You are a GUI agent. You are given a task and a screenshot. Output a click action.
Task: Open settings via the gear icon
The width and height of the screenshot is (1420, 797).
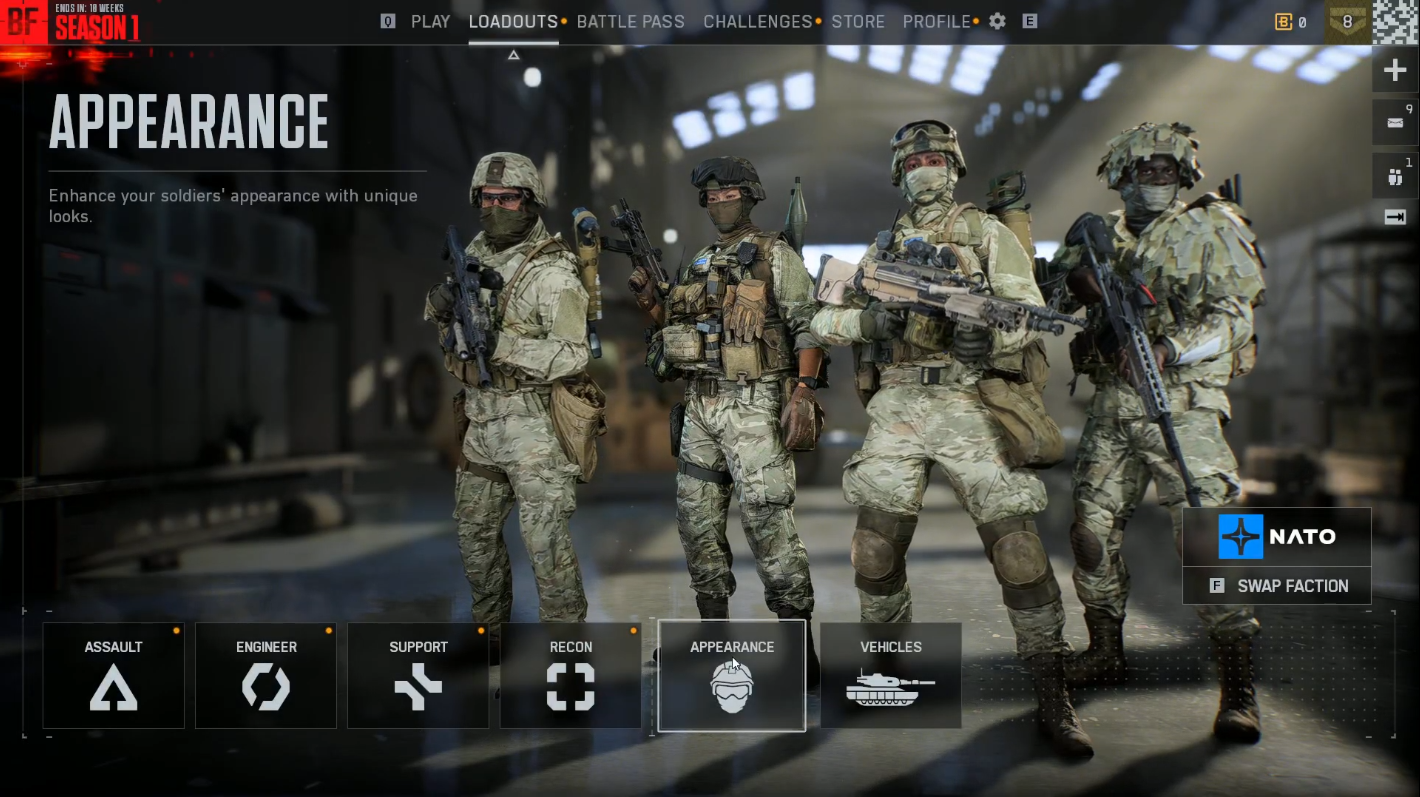pyautogui.click(x=997, y=21)
